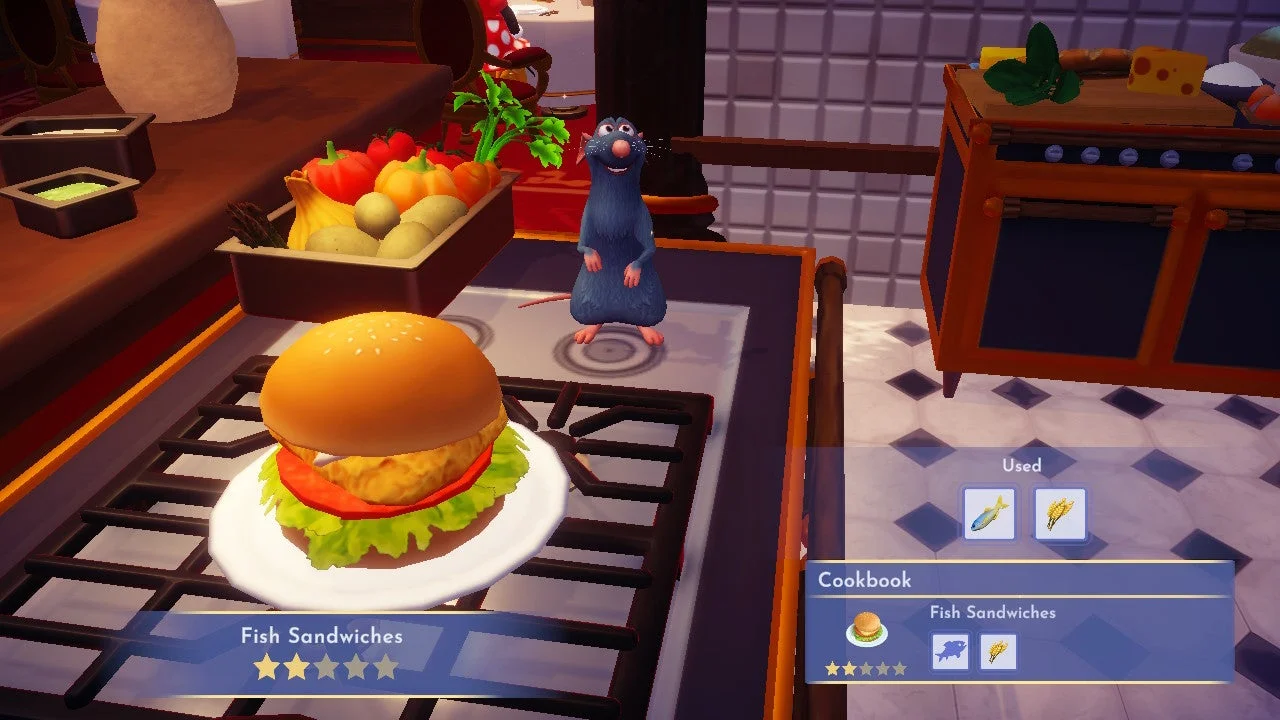Viewport: 1280px width, 720px height.
Task: Click the first lit star below Fish Sandwiches
Action: [x=266, y=666]
